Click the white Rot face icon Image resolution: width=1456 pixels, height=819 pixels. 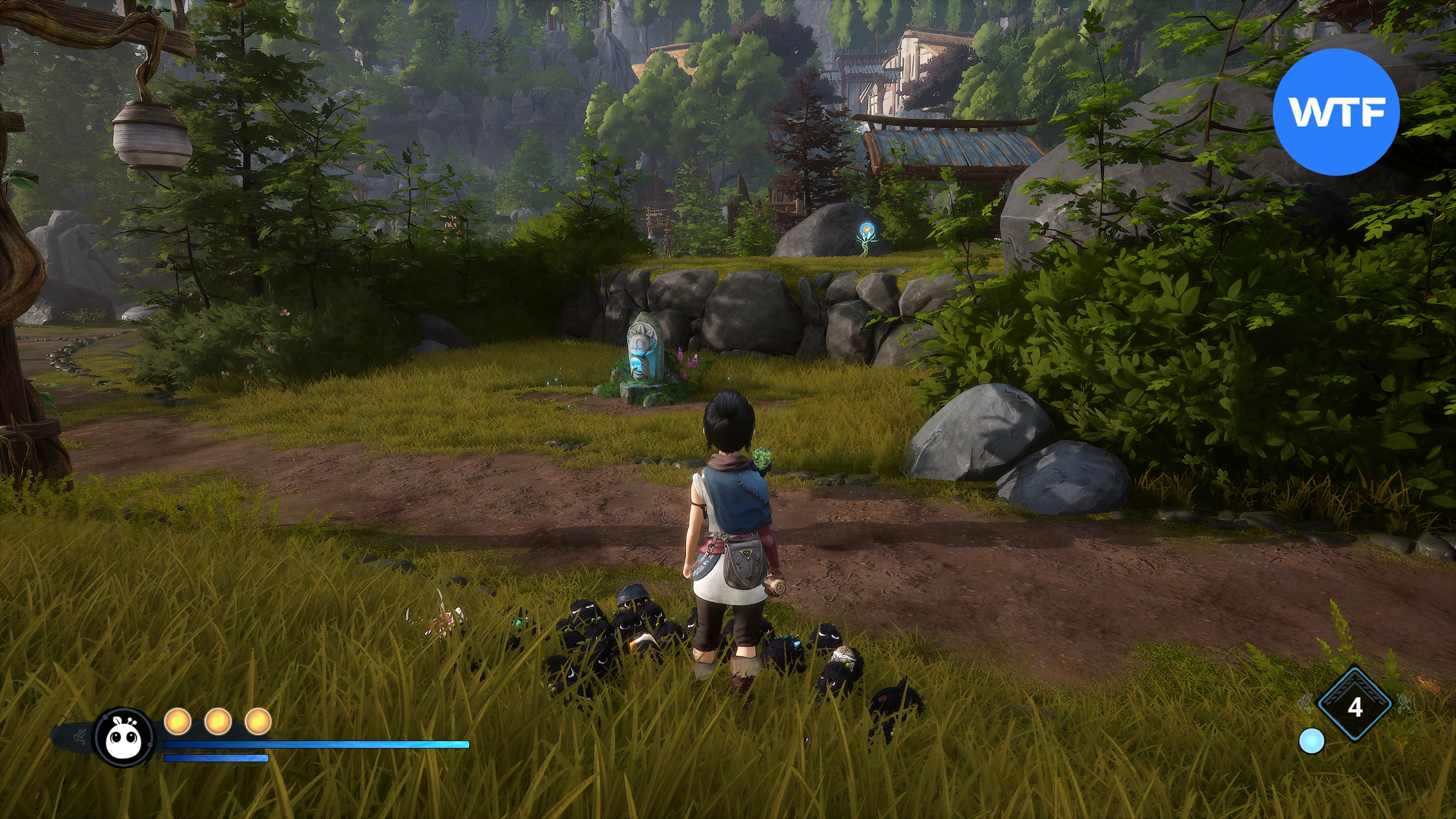124,737
